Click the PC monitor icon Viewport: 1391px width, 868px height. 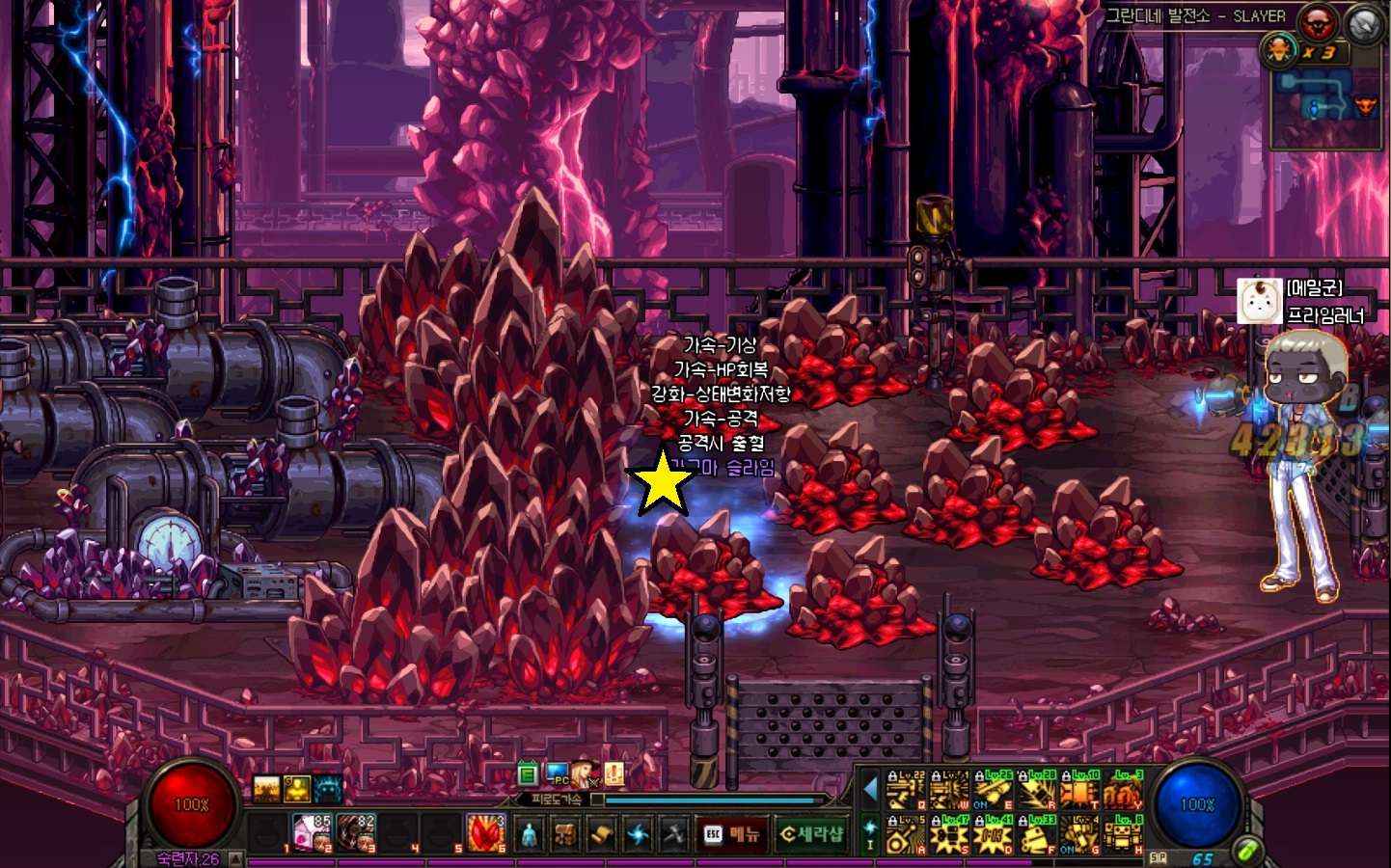[x=558, y=773]
